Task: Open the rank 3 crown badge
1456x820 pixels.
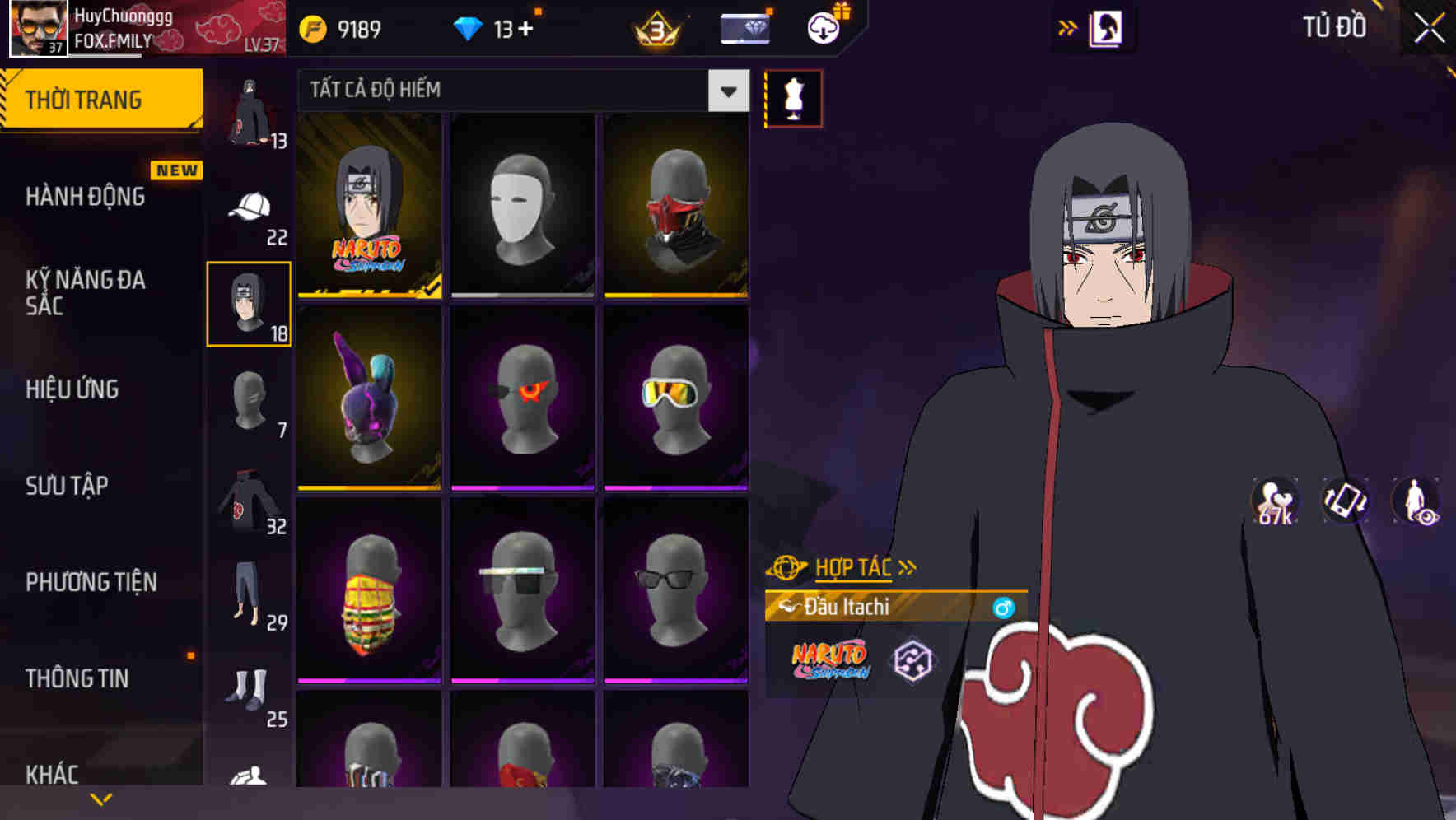Action: pyautogui.click(x=653, y=27)
